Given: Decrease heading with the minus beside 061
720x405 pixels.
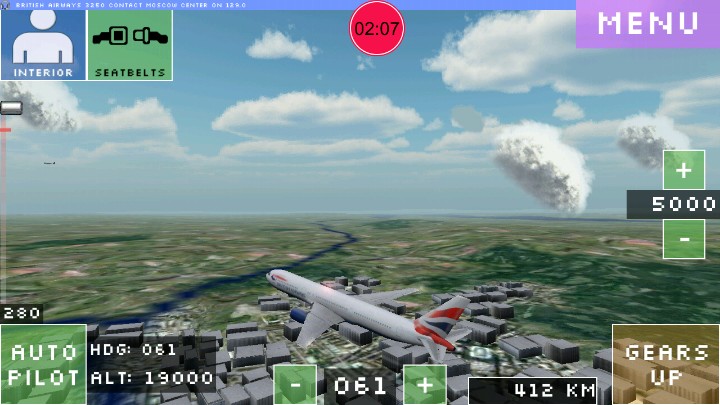Looking at the screenshot, I should pyautogui.click(x=295, y=385).
